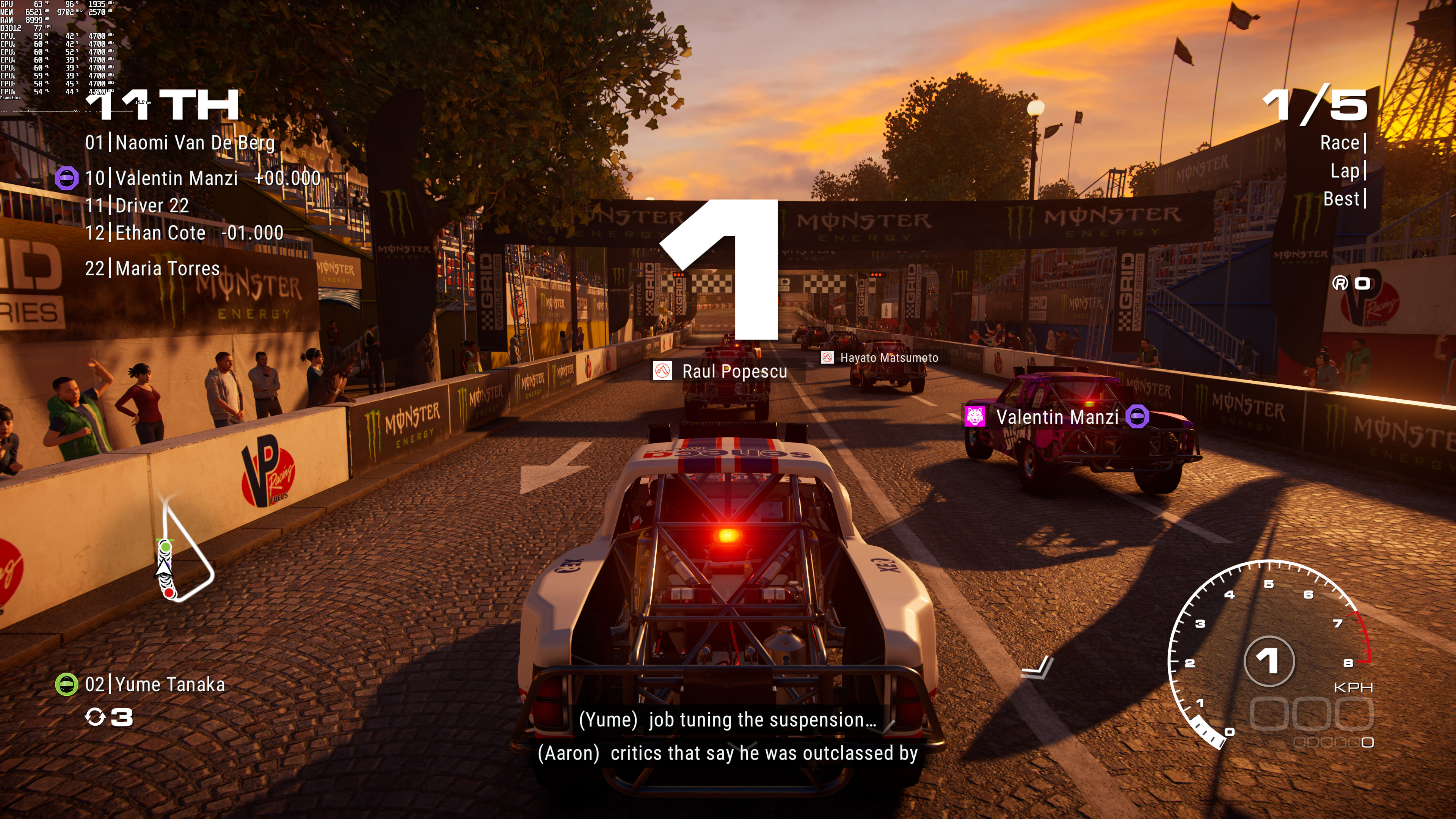The image size is (1456, 819).
Task: Click Valentin Manzi's row in the standings list
Action: [x=202, y=179]
